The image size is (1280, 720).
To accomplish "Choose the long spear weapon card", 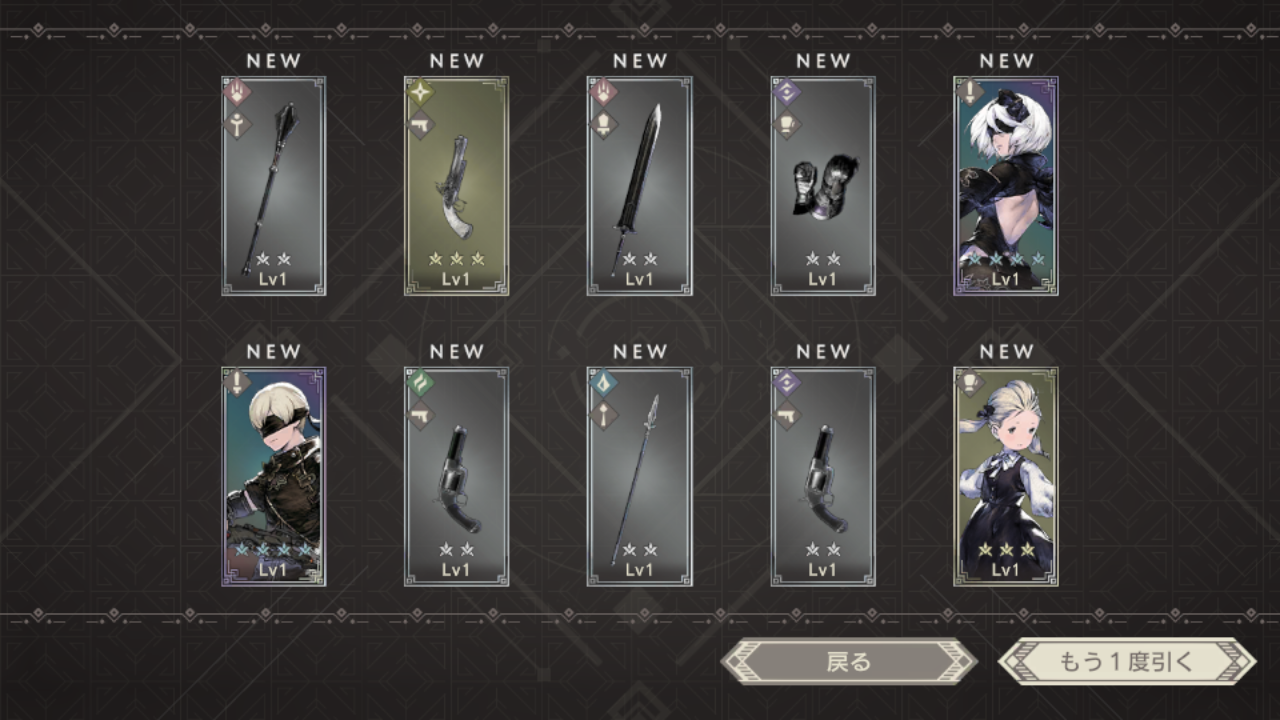I will (639, 476).
